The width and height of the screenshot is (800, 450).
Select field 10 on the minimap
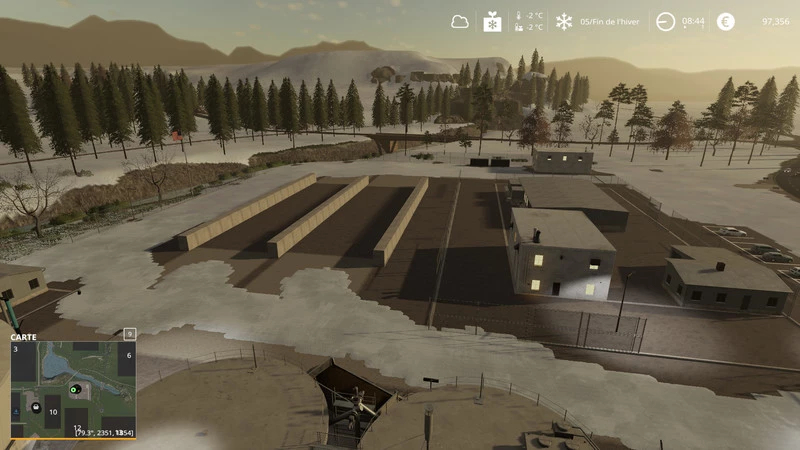(x=53, y=412)
